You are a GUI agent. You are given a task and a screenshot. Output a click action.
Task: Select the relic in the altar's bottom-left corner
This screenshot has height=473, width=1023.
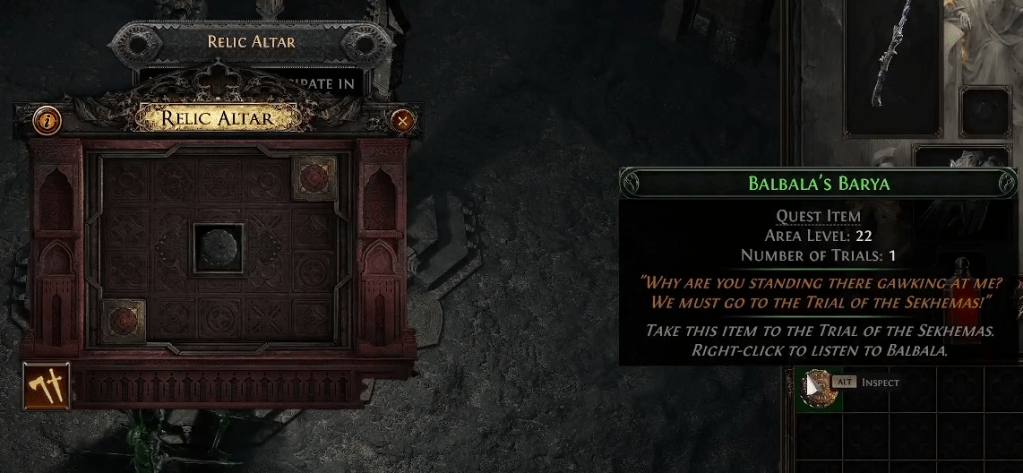click(x=123, y=321)
